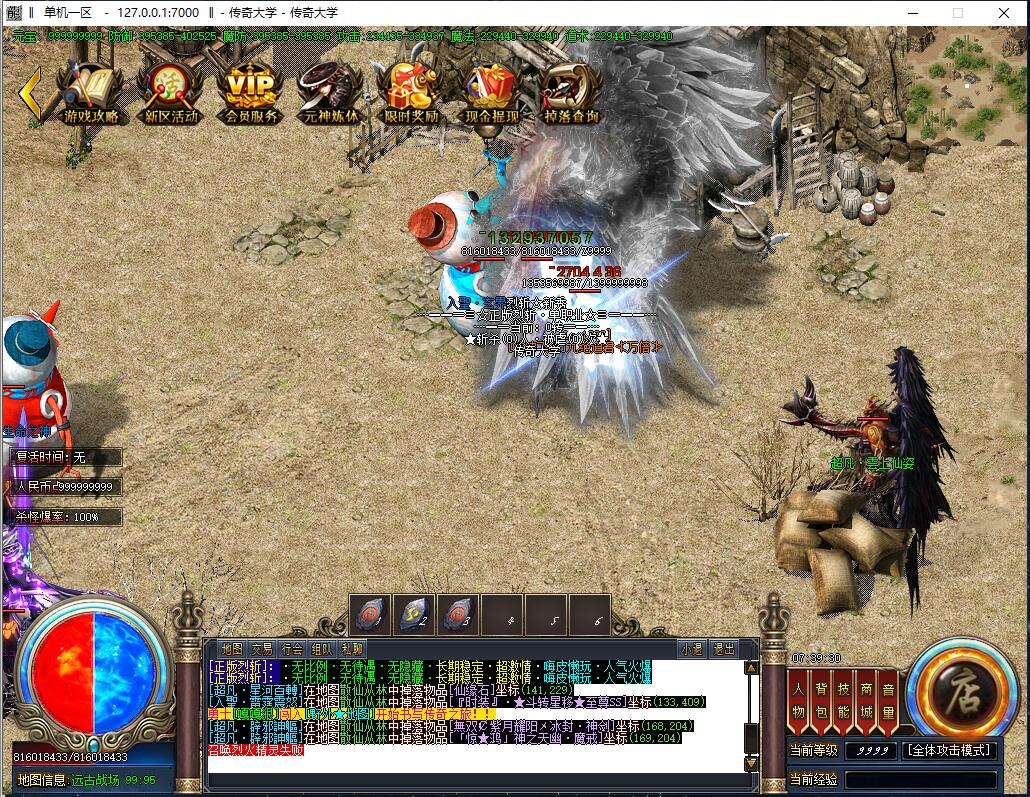Open the 掉落查询 drop lookup
The height and width of the screenshot is (797, 1030).
pos(571,93)
